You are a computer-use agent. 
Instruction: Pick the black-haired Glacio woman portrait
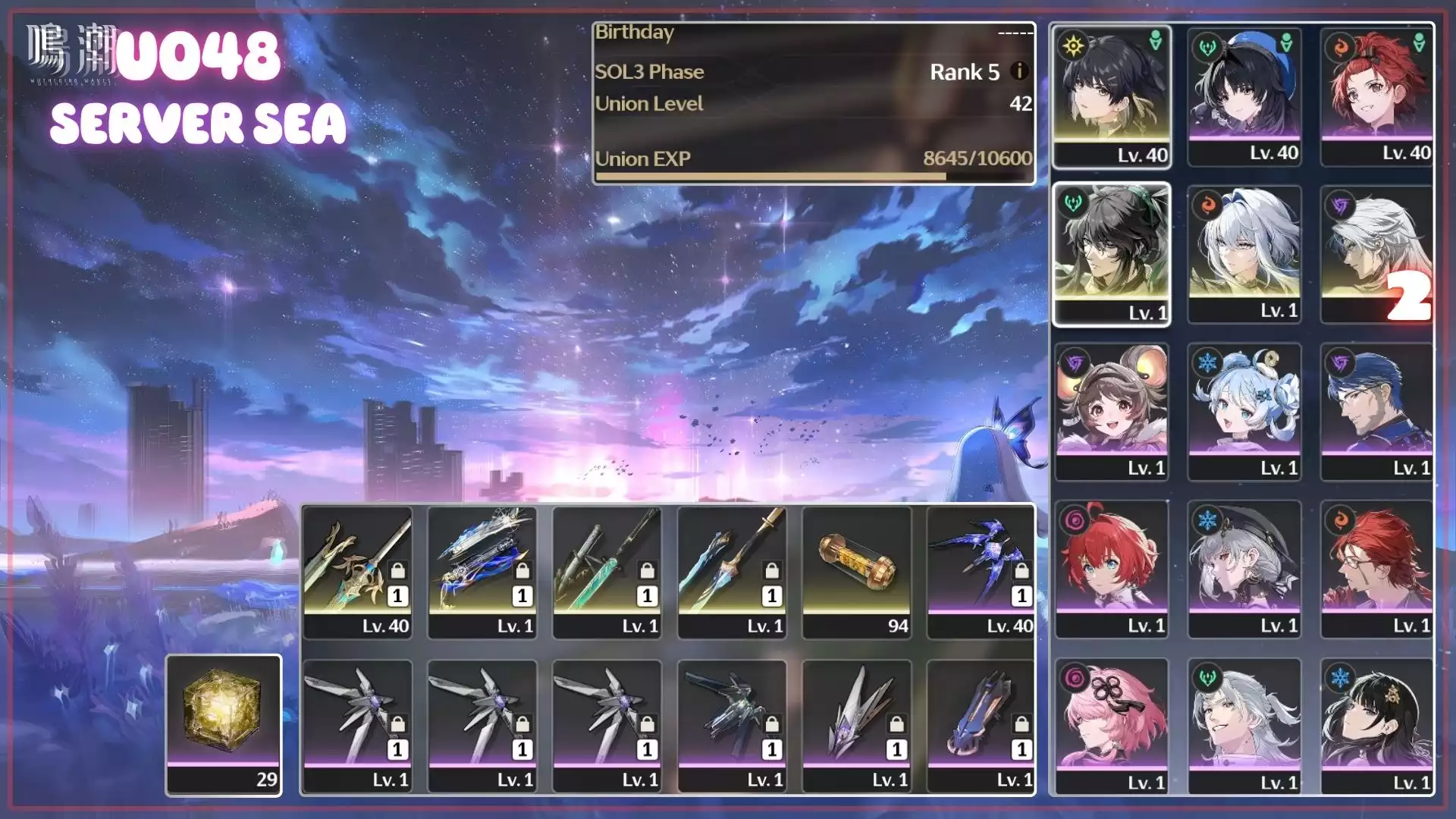[x=1376, y=724]
